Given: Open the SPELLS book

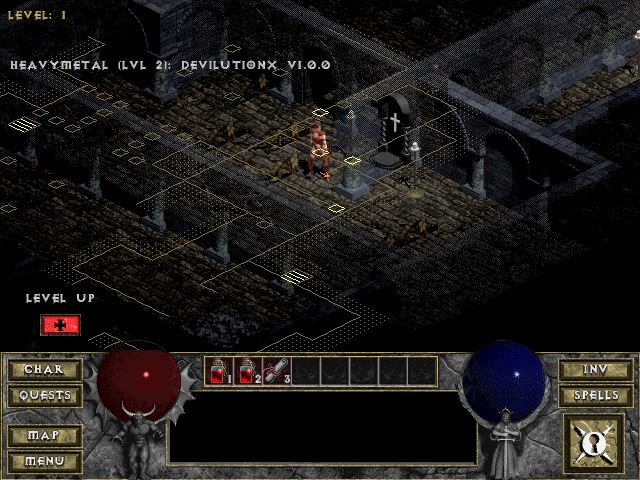Looking at the screenshot, I should pos(596,396).
